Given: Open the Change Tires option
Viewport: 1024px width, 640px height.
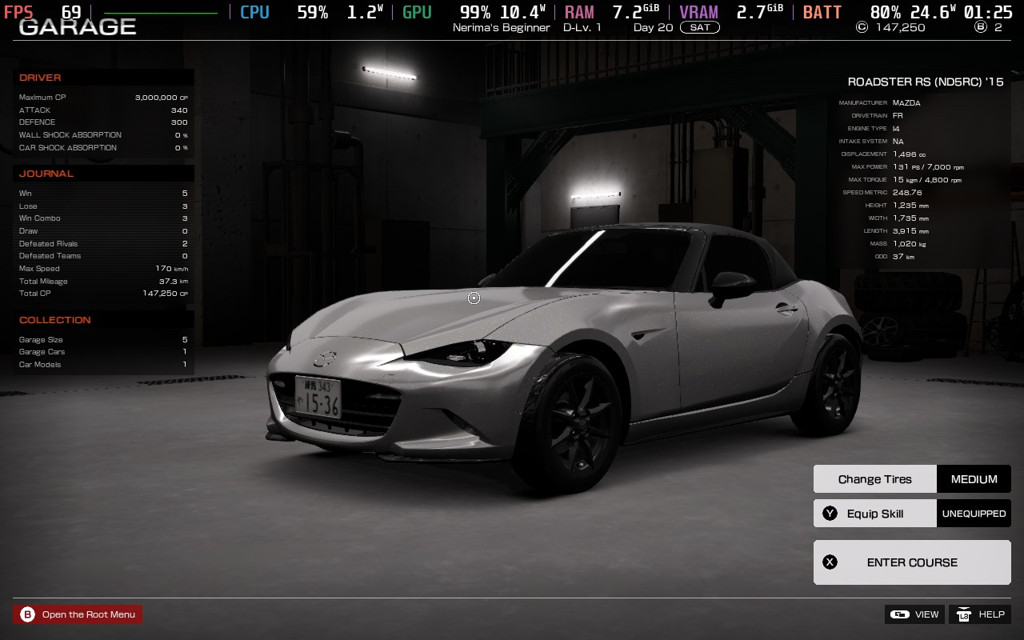Looking at the screenshot, I should [875, 479].
